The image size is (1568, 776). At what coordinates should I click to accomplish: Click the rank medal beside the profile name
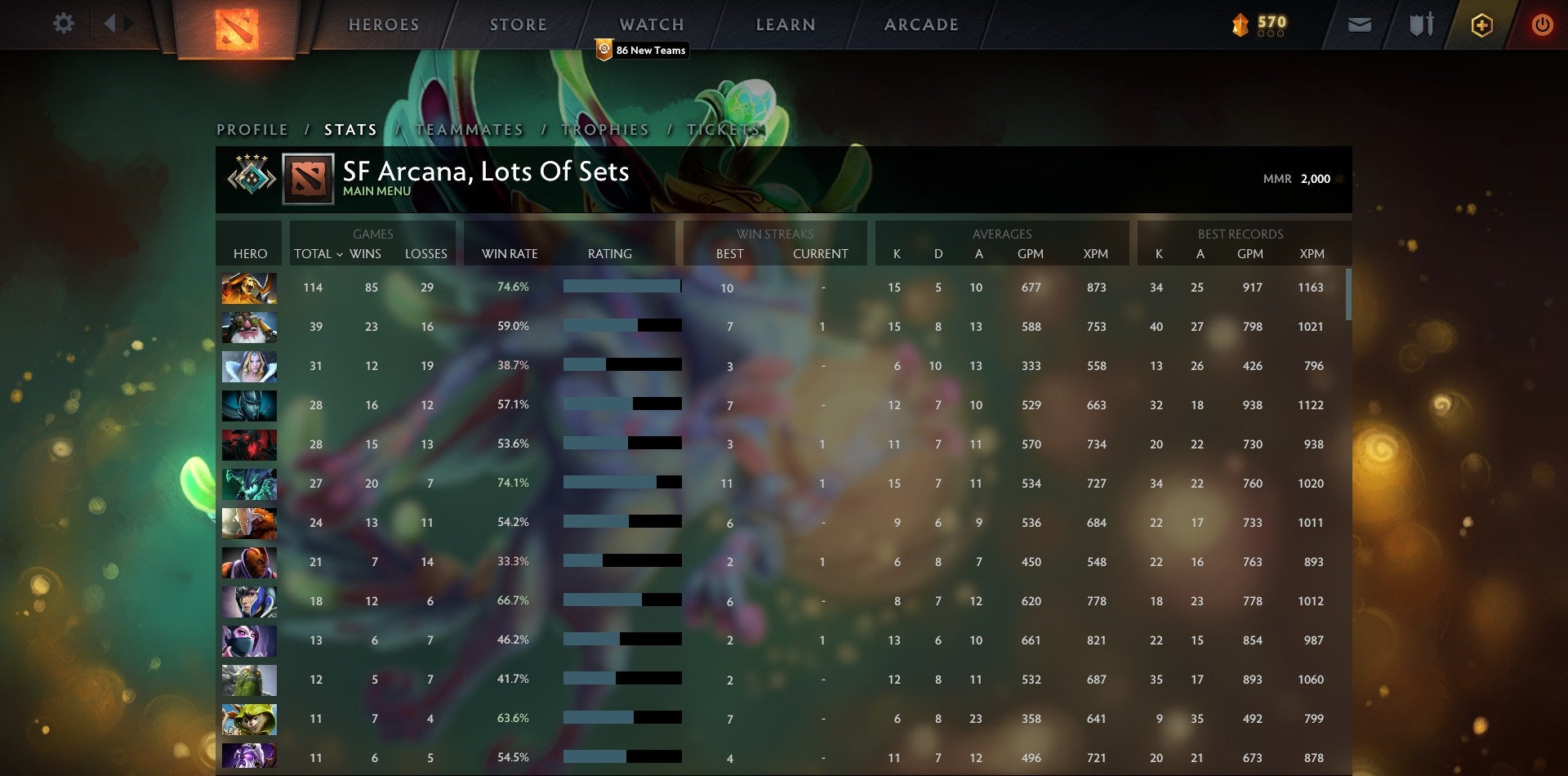pos(250,178)
